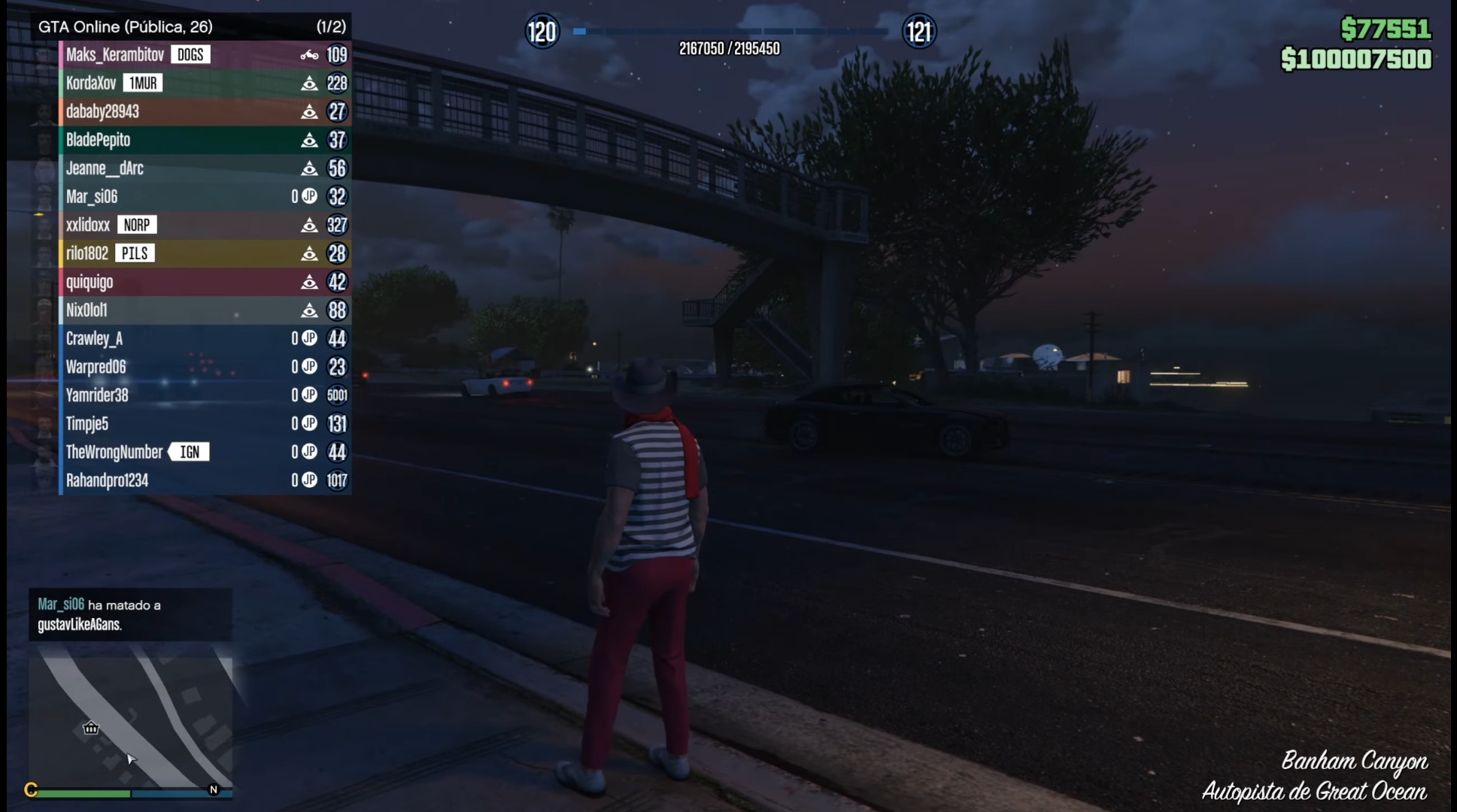Click the rank 121 badge on the RP bar

coord(918,32)
